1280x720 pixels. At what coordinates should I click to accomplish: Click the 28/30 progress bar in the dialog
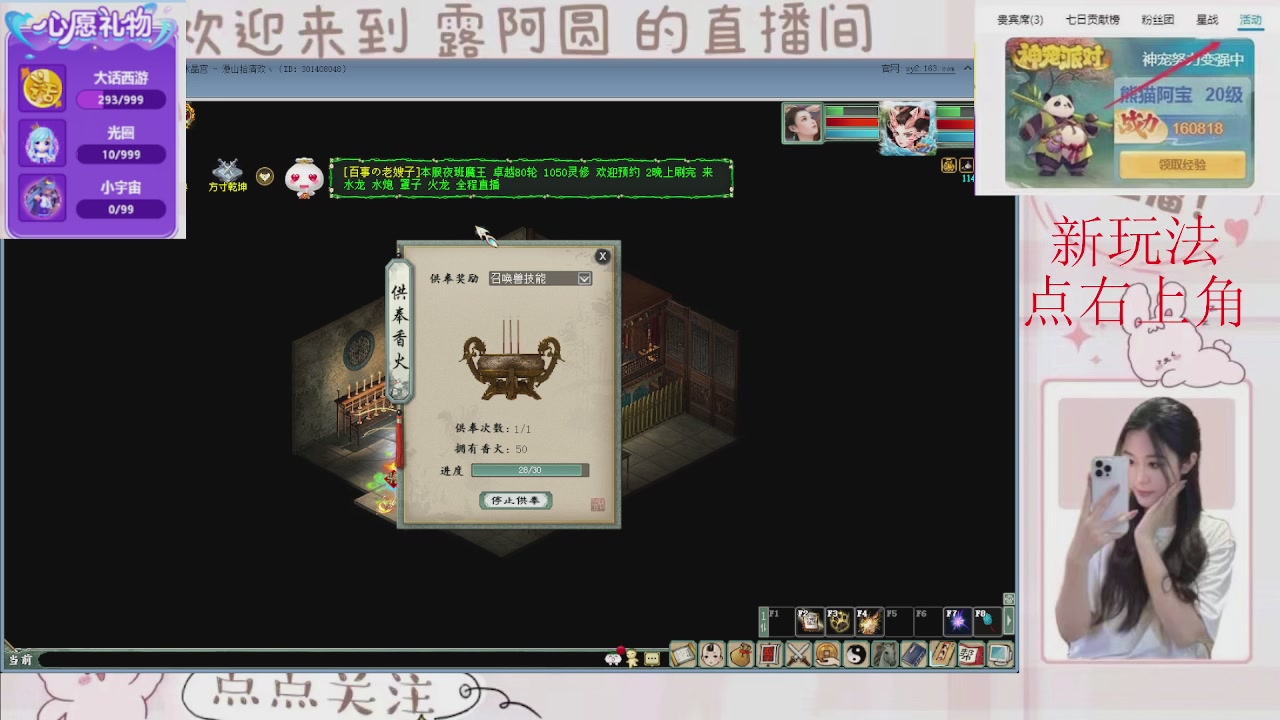pyautogui.click(x=528, y=469)
